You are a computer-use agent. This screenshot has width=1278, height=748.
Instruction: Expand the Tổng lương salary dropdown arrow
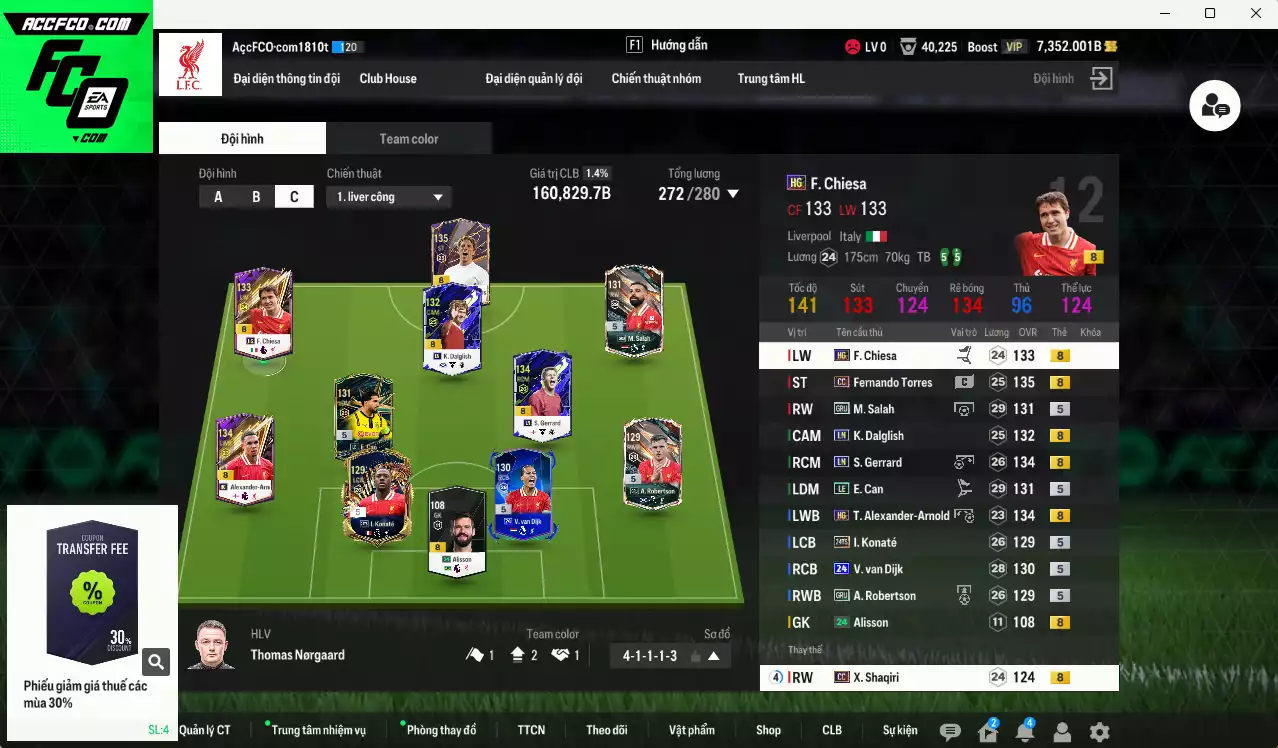pos(733,194)
